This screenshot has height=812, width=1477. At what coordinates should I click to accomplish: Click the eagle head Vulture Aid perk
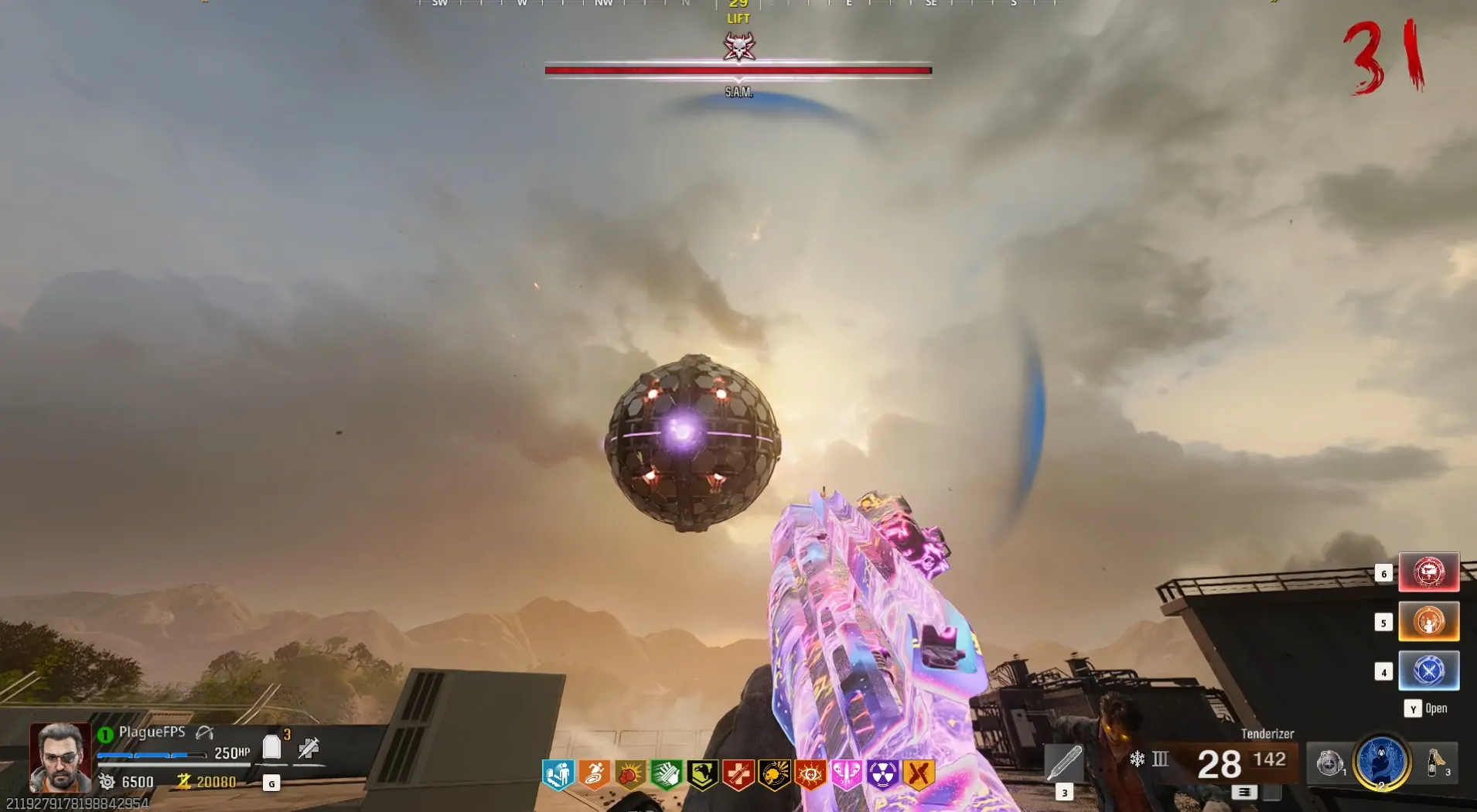(x=702, y=774)
